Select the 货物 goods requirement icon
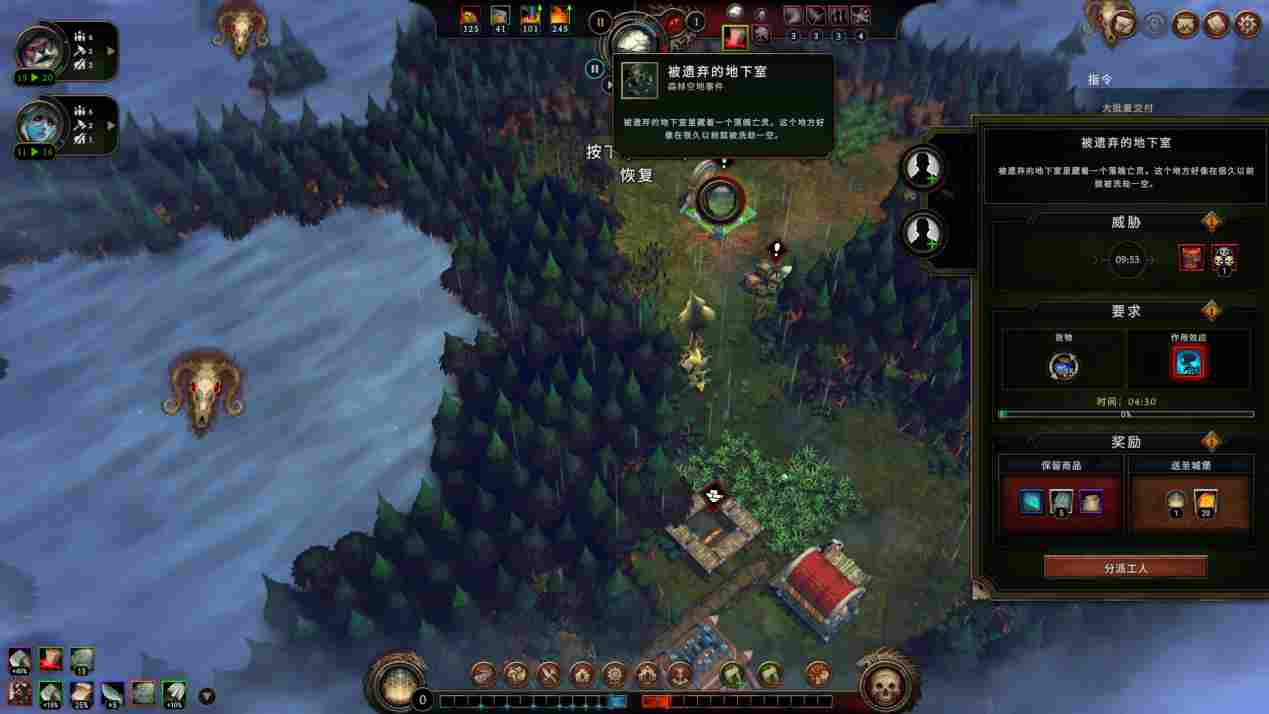 click(x=1063, y=366)
